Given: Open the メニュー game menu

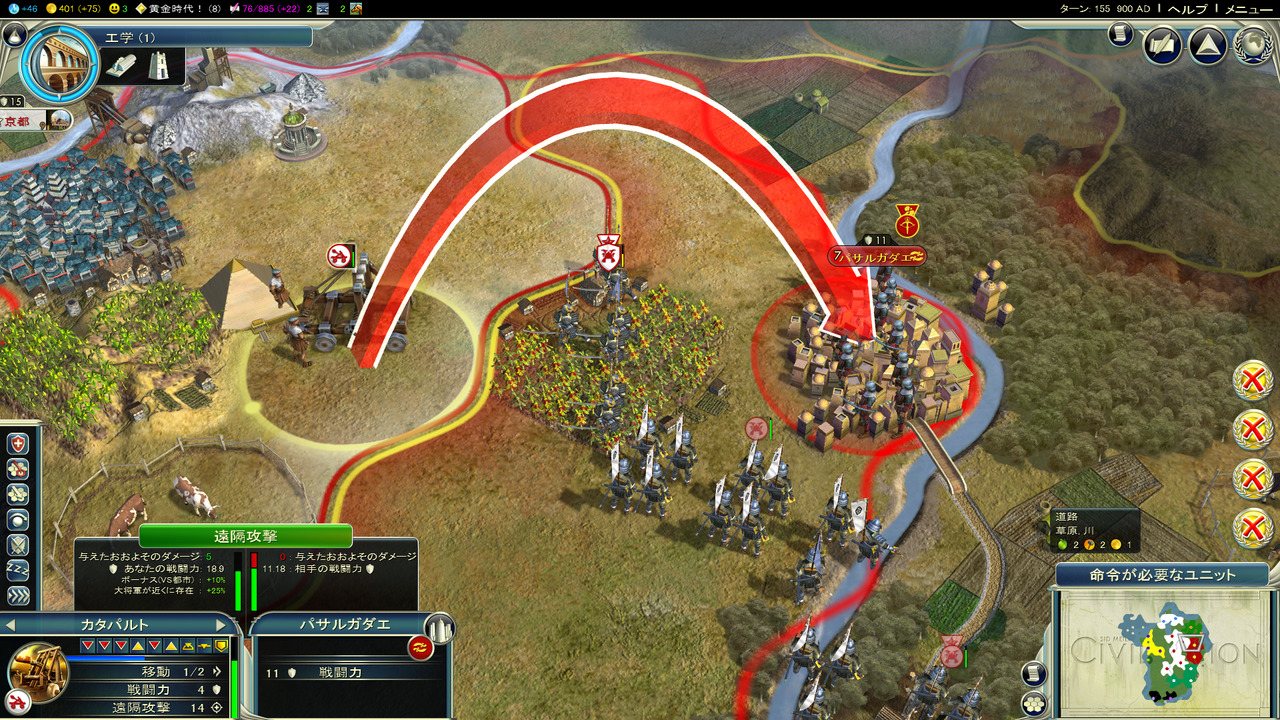Looking at the screenshot, I should click(x=1249, y=8).
